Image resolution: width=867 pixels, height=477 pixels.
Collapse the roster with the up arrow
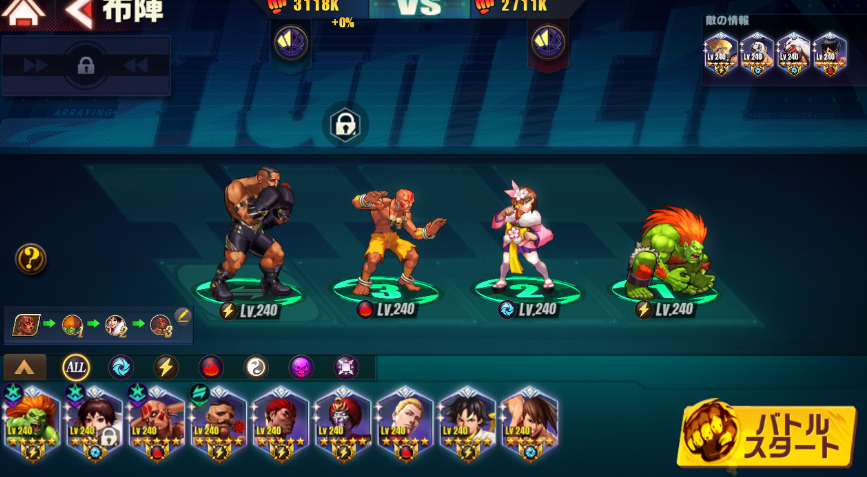tap(26, 367)
